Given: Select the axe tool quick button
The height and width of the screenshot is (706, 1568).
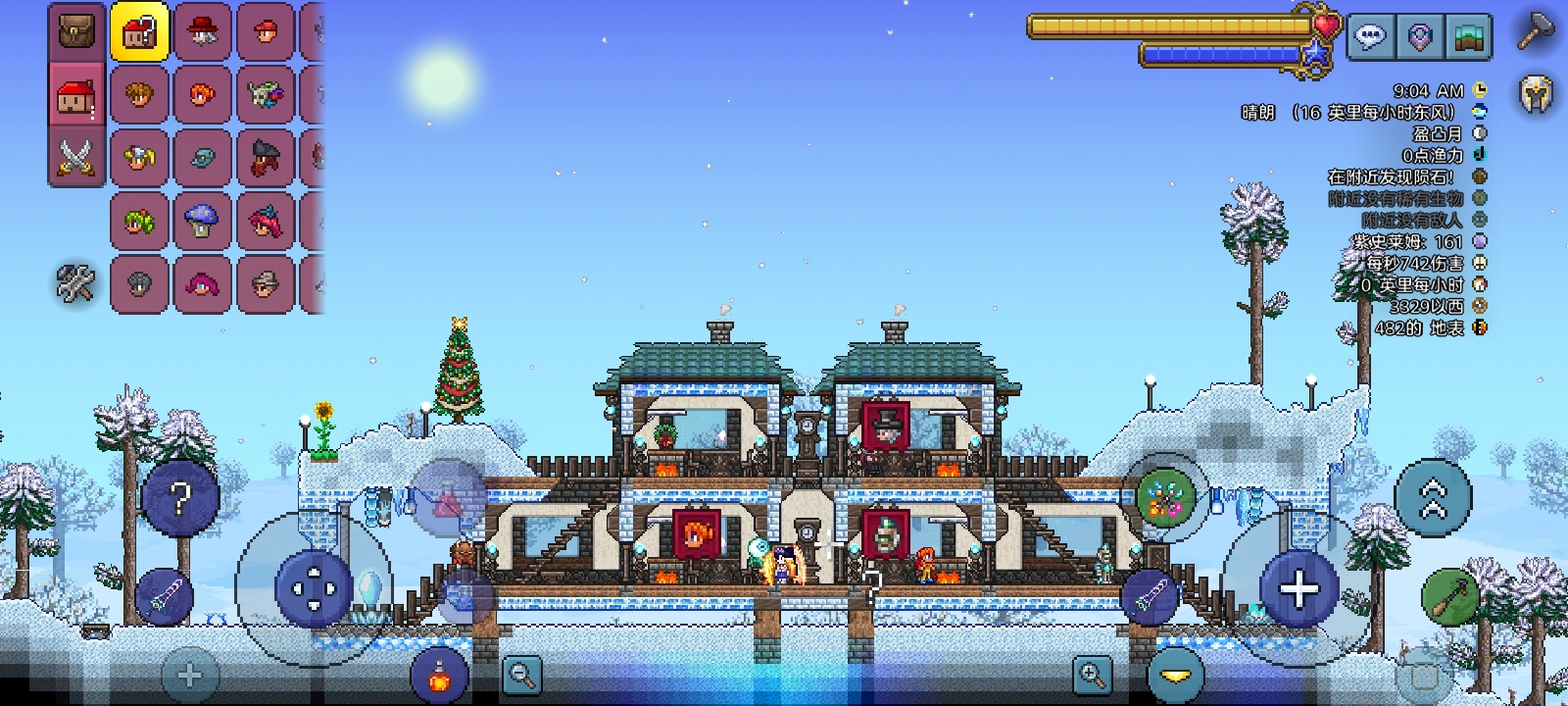Looking at the screenshot, I should 1447,594.
